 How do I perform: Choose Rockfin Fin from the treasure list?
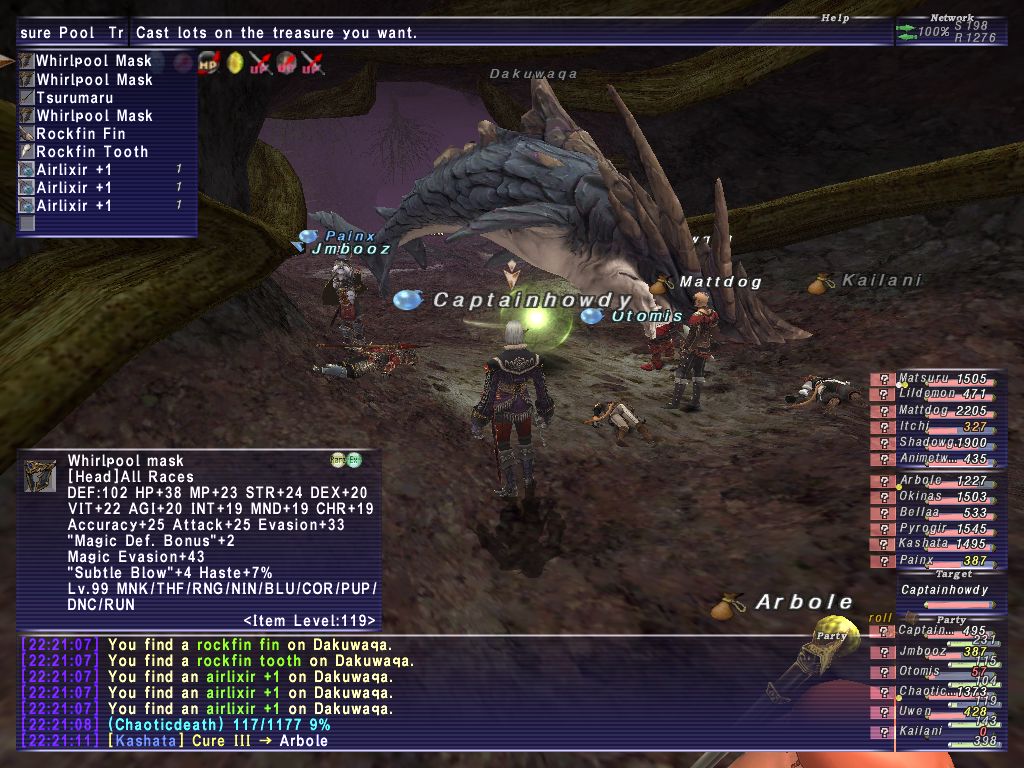[x=81, y=134]
